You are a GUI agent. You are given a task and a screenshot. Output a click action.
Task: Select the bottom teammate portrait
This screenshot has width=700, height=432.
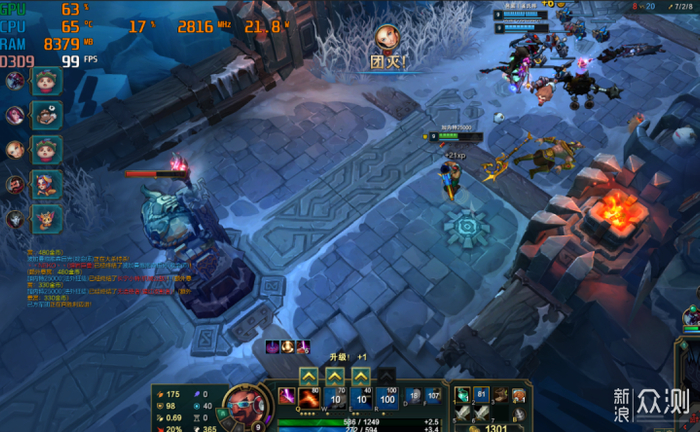pos(15,218)
